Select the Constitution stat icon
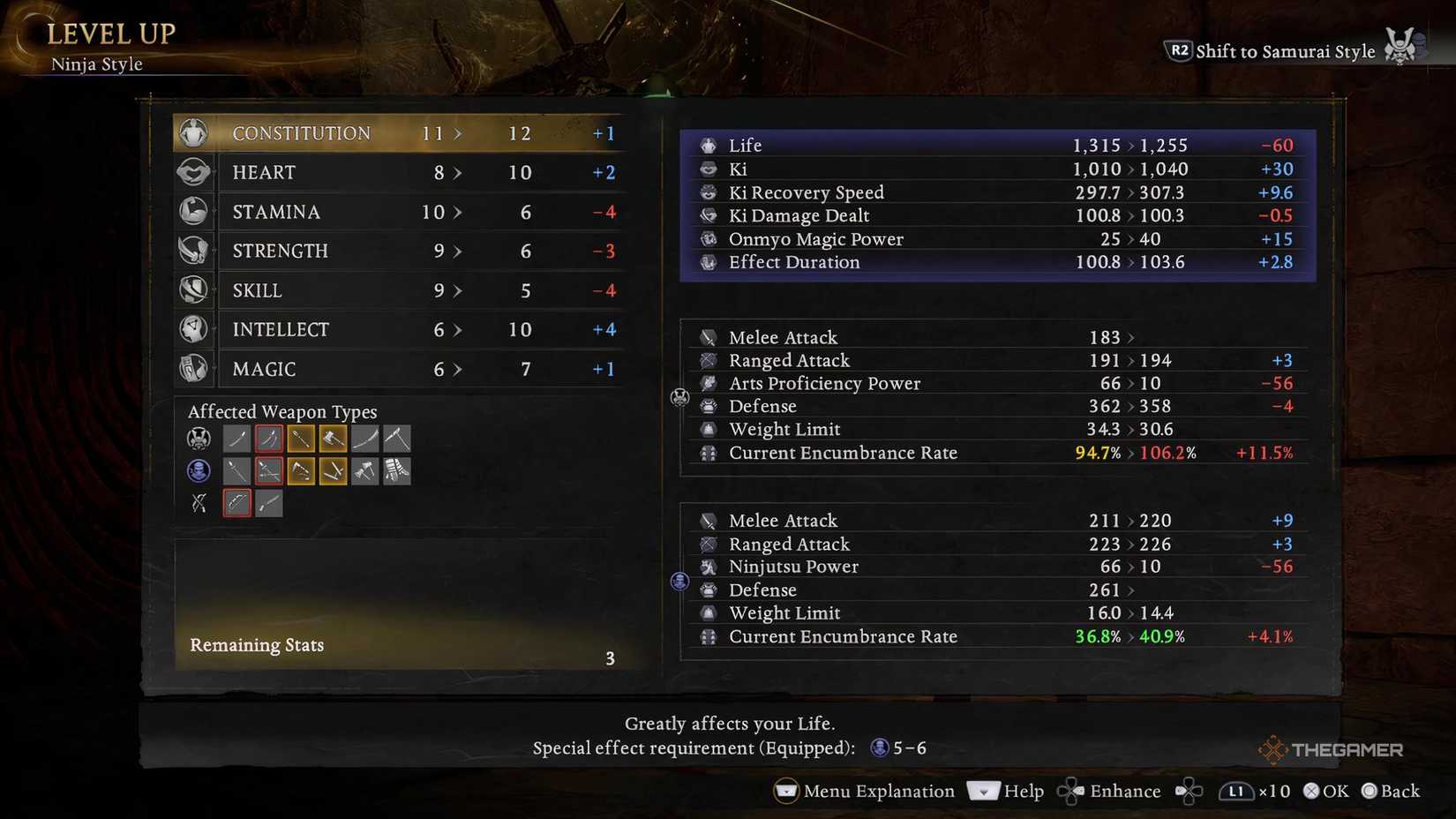Viewport: 1456px width, 819px height. [x=193, y=132]
